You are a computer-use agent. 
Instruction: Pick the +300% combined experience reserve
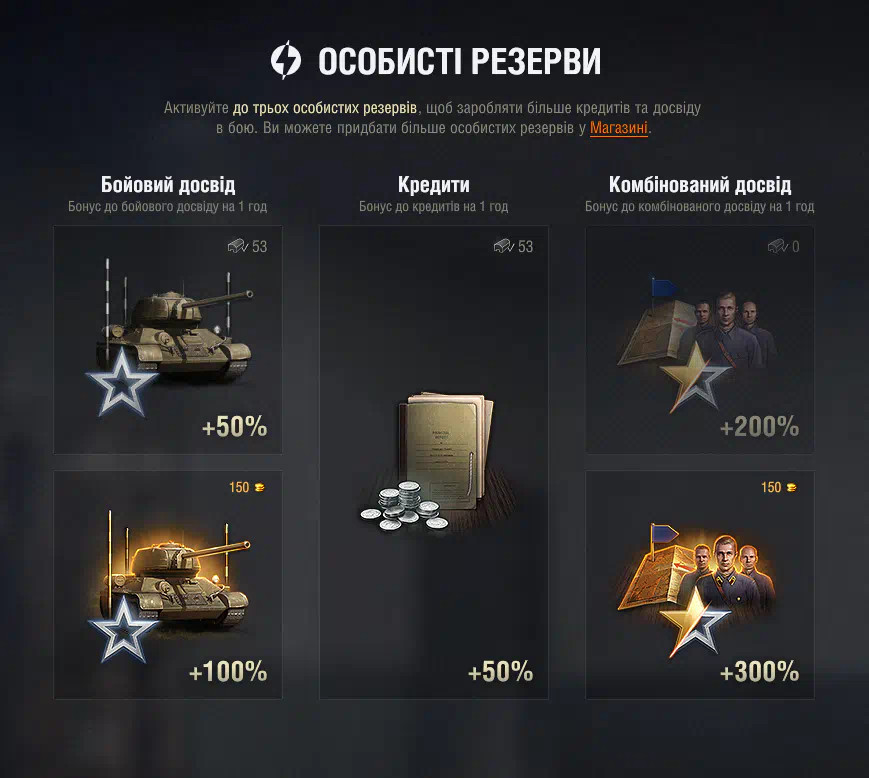coord(699,585)
